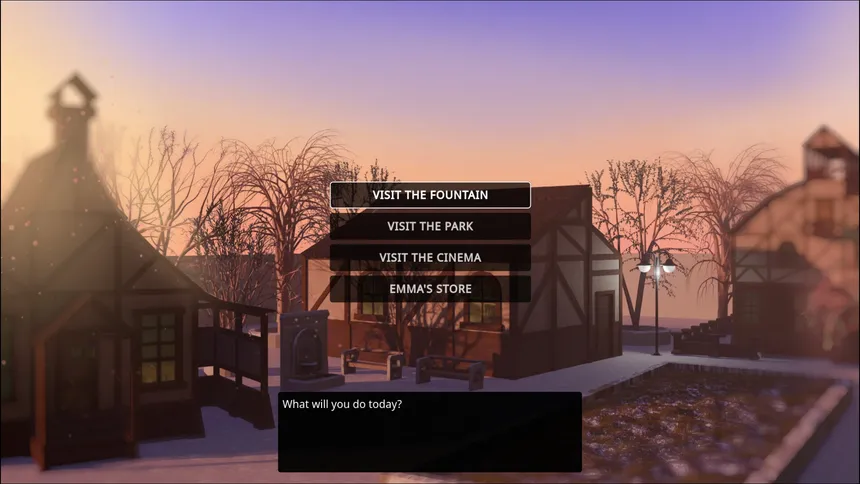Viewport: 860px width, 484px height.
Task: Go to Emma's Store
Action: (x=430, y=289)
